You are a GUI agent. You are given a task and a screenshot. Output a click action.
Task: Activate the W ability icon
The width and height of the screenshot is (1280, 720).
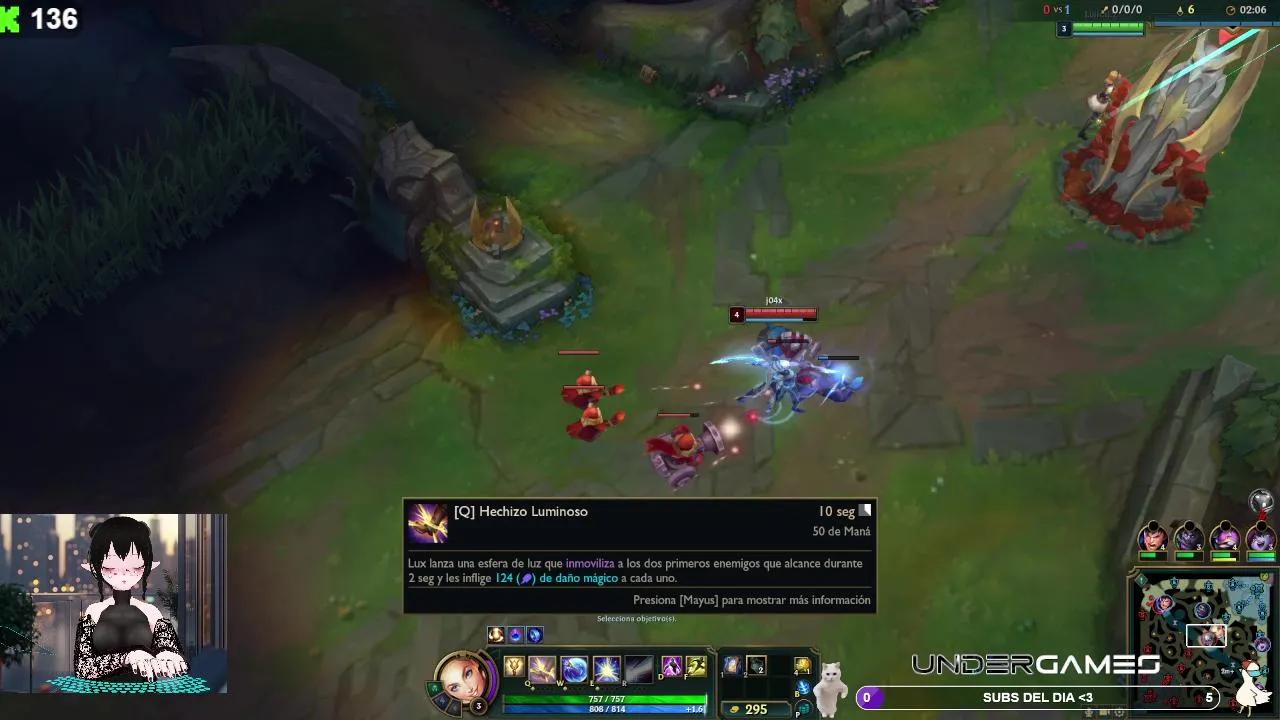click(x=576, y=668)
